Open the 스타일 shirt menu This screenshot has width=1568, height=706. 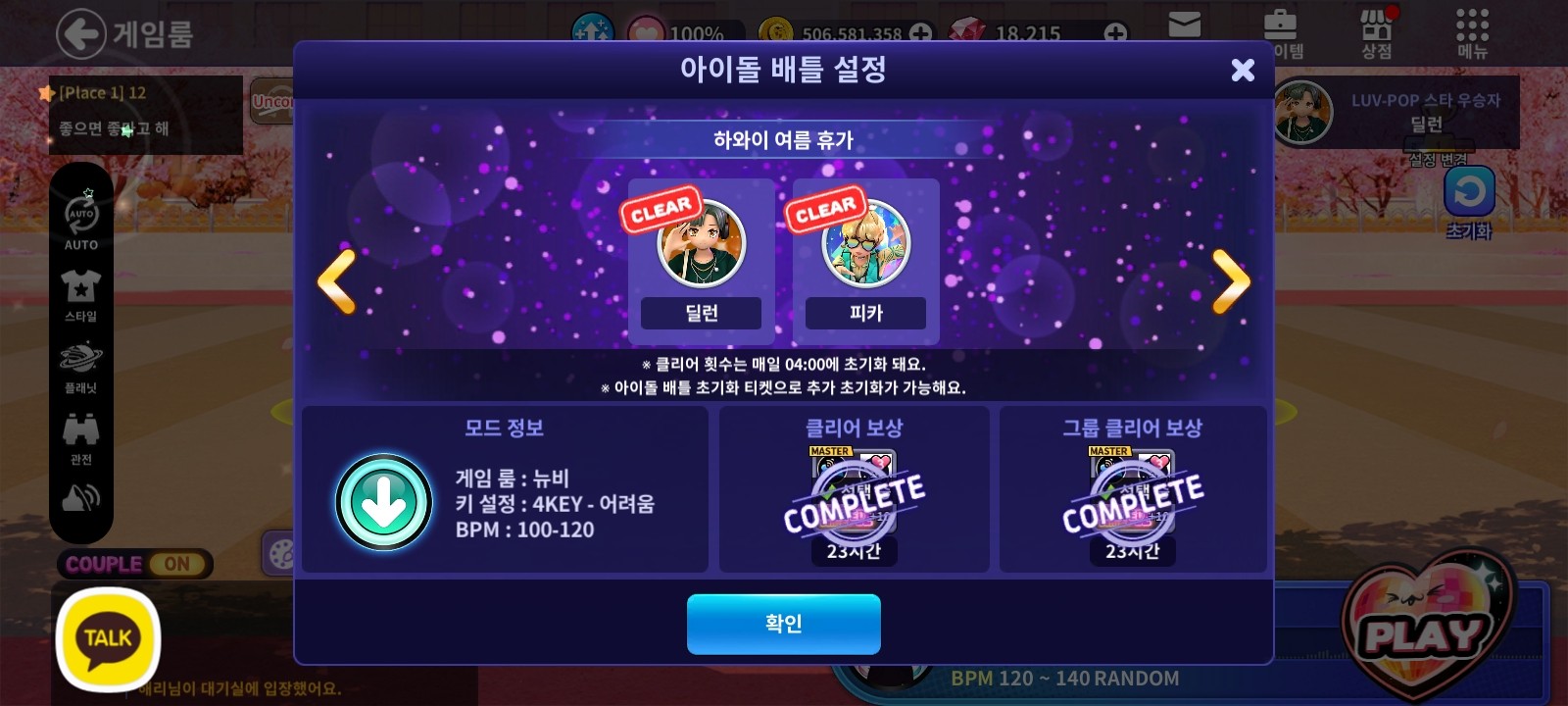pyautogui.click(x=81, y=292)
